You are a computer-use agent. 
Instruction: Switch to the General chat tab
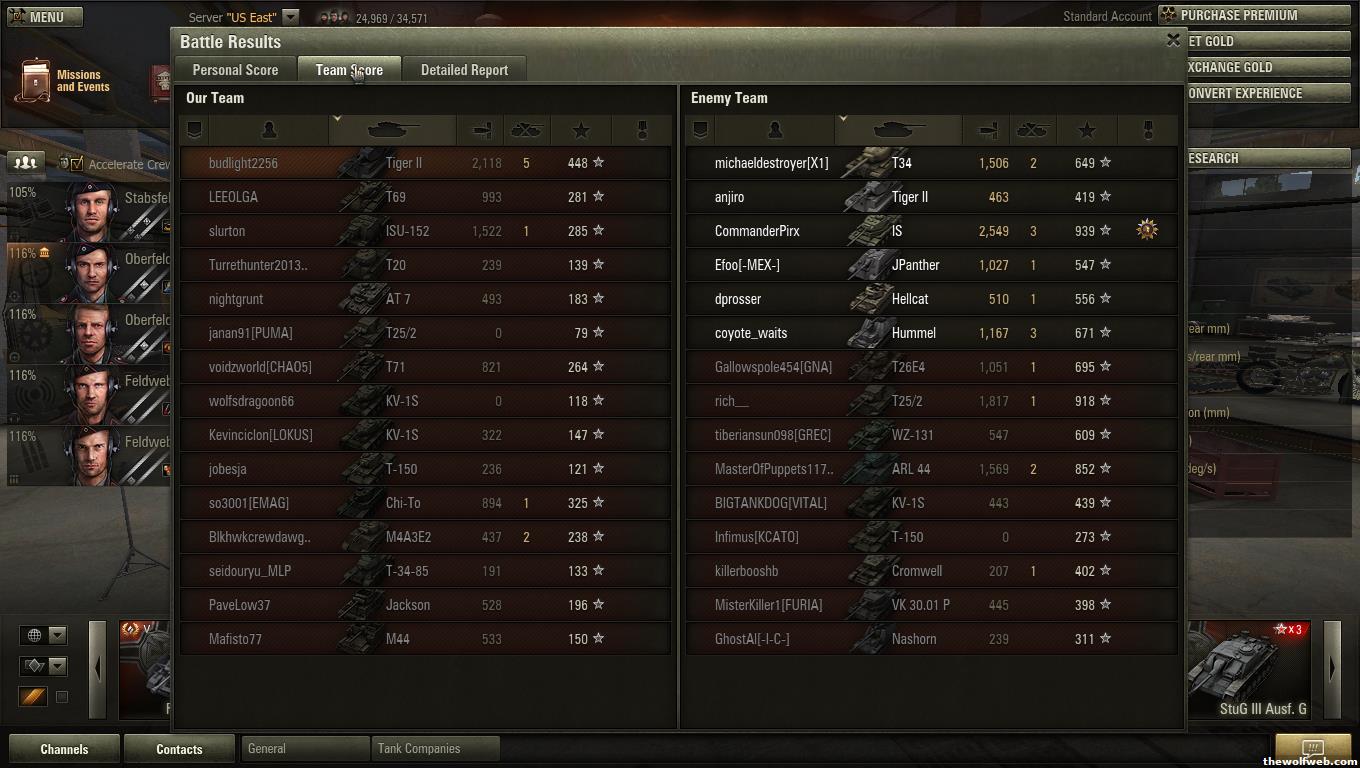pos(304,748)
